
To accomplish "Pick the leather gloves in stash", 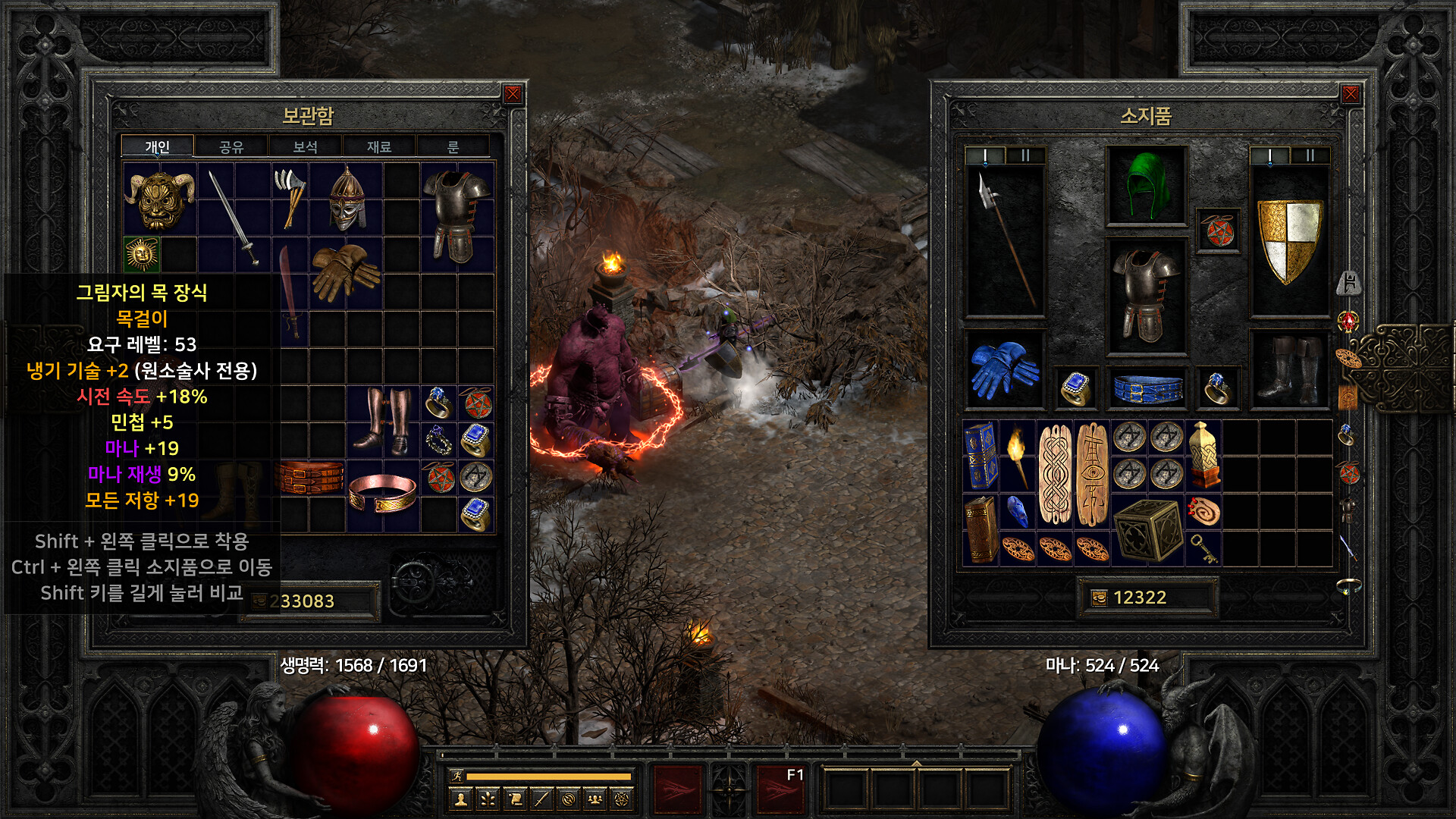I will click(x=345, y=271).
